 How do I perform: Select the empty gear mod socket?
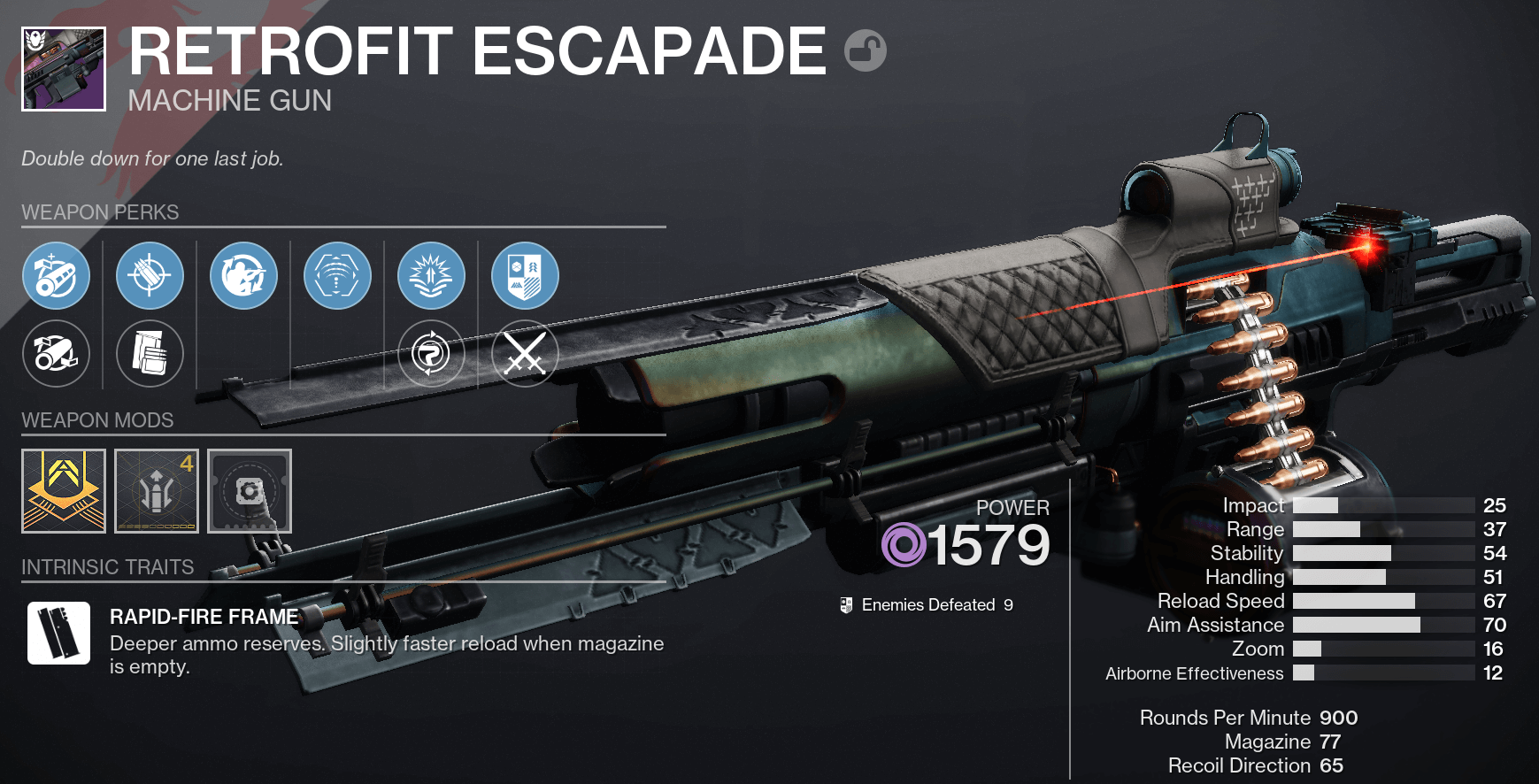249,492
